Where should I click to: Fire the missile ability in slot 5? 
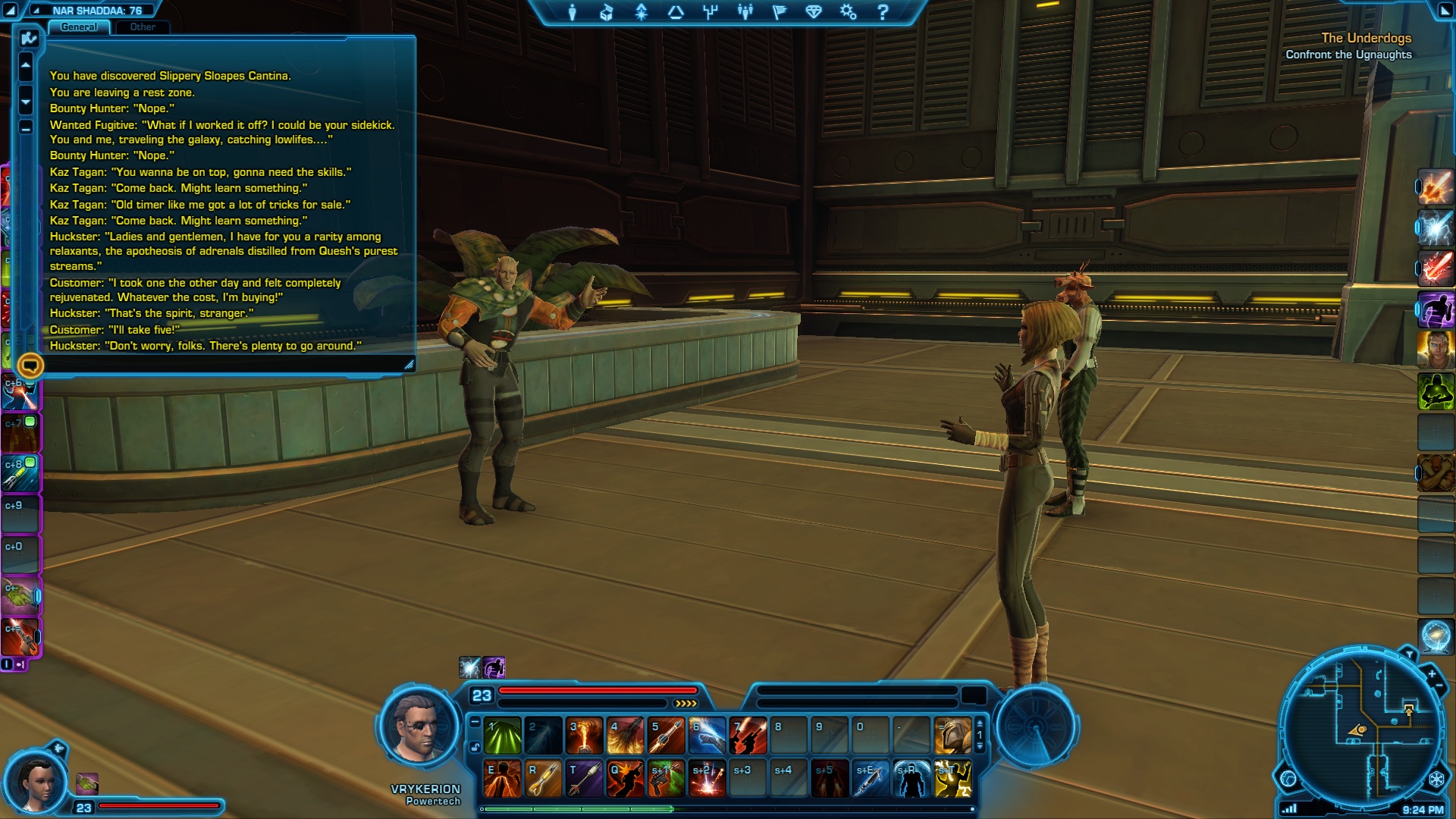coord(667,736)
